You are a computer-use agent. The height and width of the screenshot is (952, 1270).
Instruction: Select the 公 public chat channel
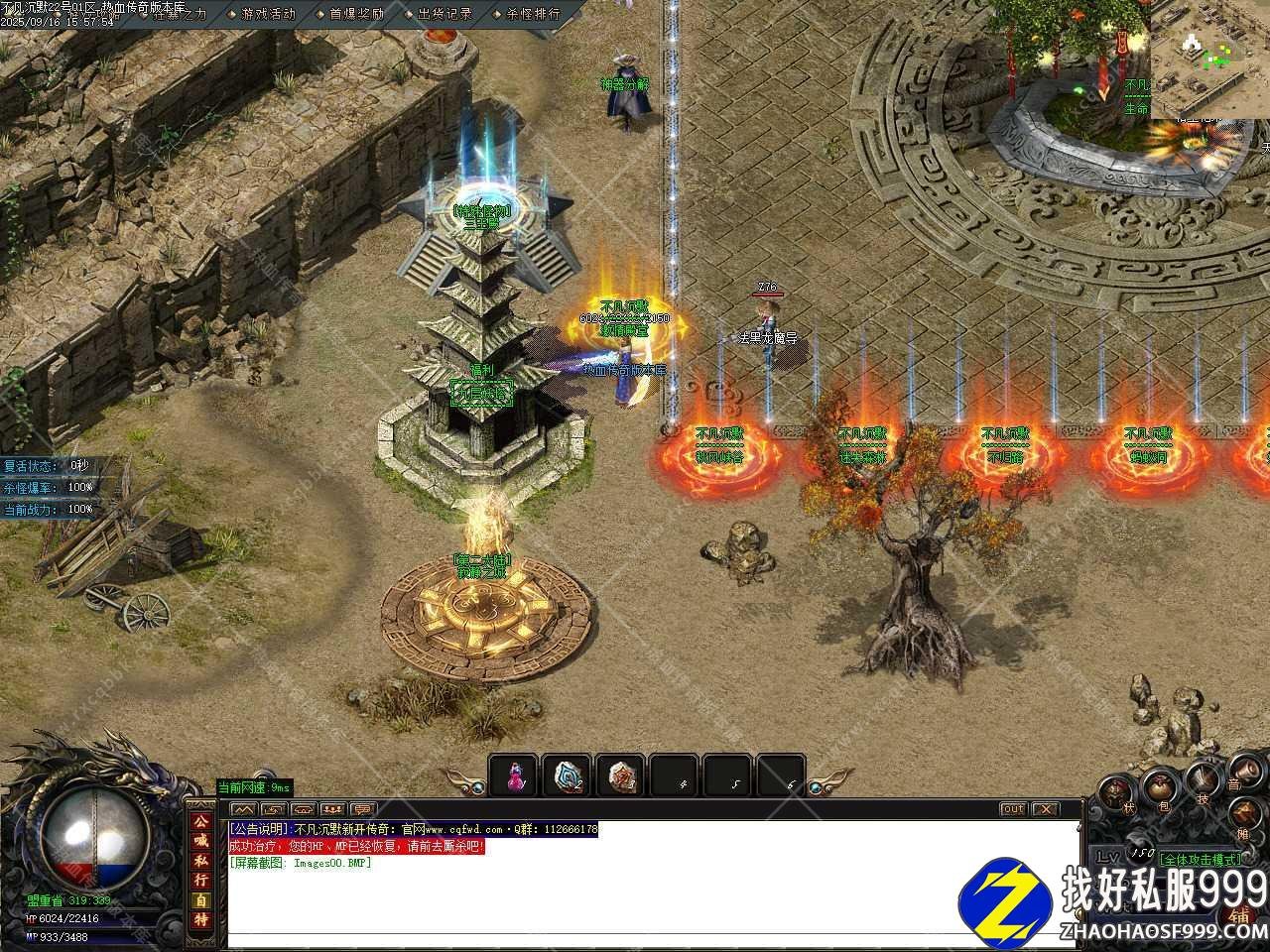coord(200,823)
